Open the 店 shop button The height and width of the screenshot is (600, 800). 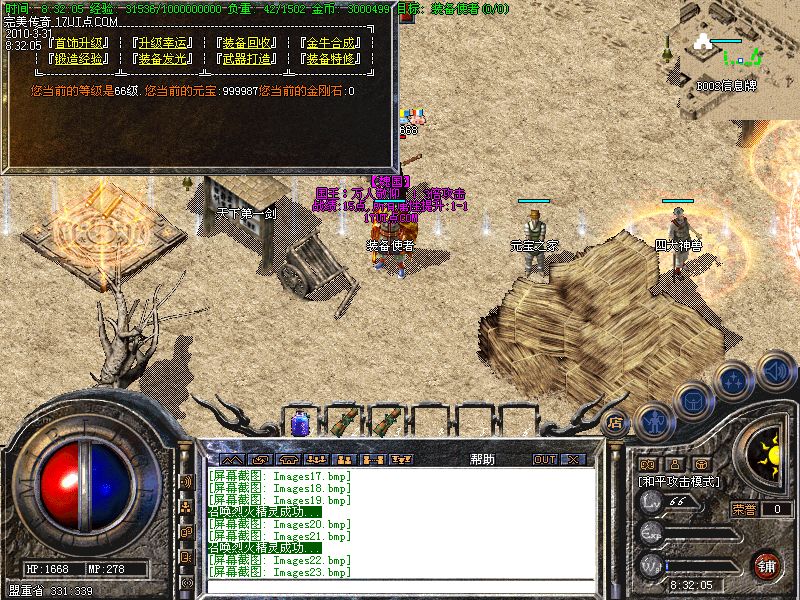pos(615,422)
